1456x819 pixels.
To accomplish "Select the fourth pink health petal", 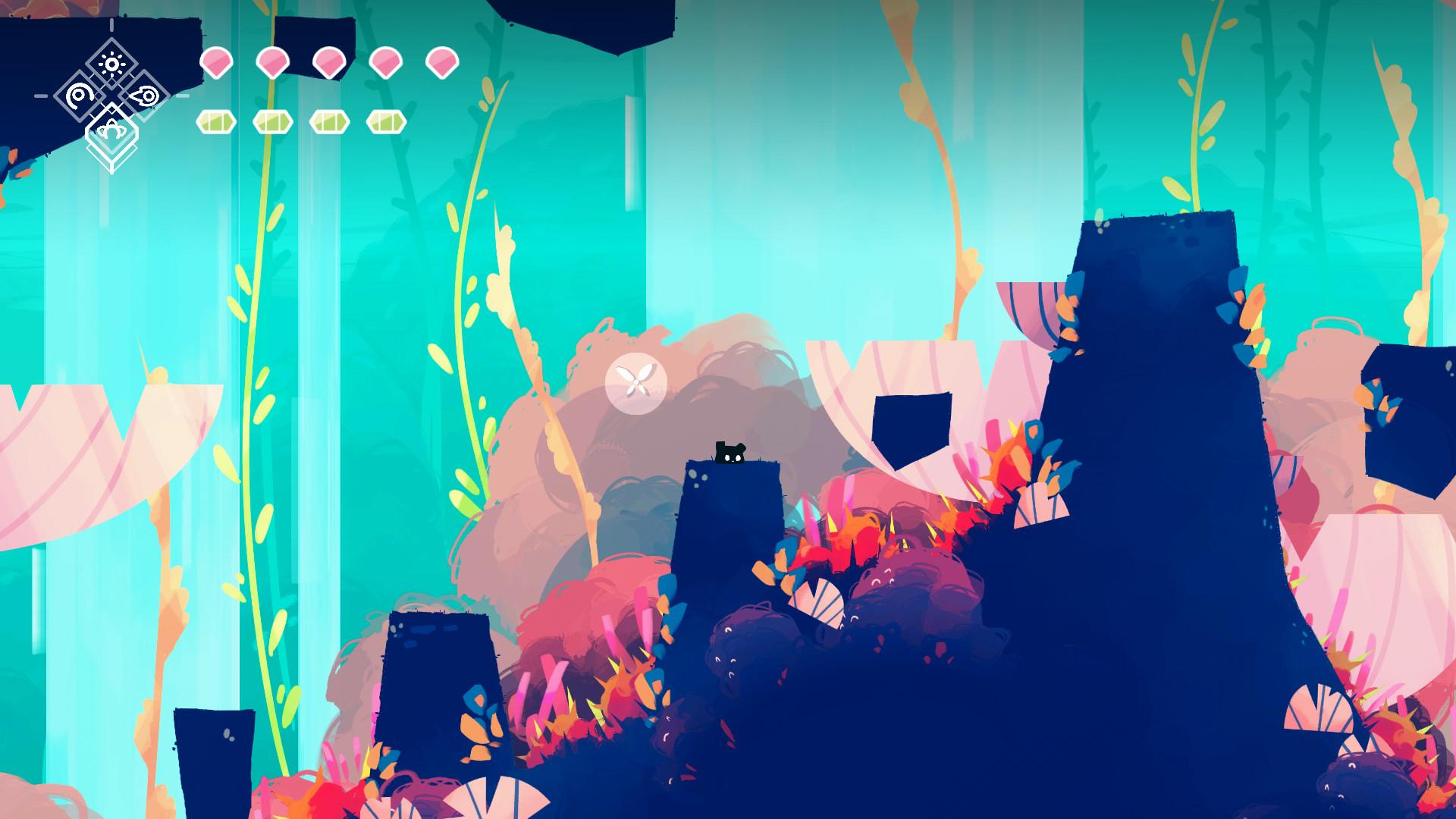I will click(x=385, y=63).
